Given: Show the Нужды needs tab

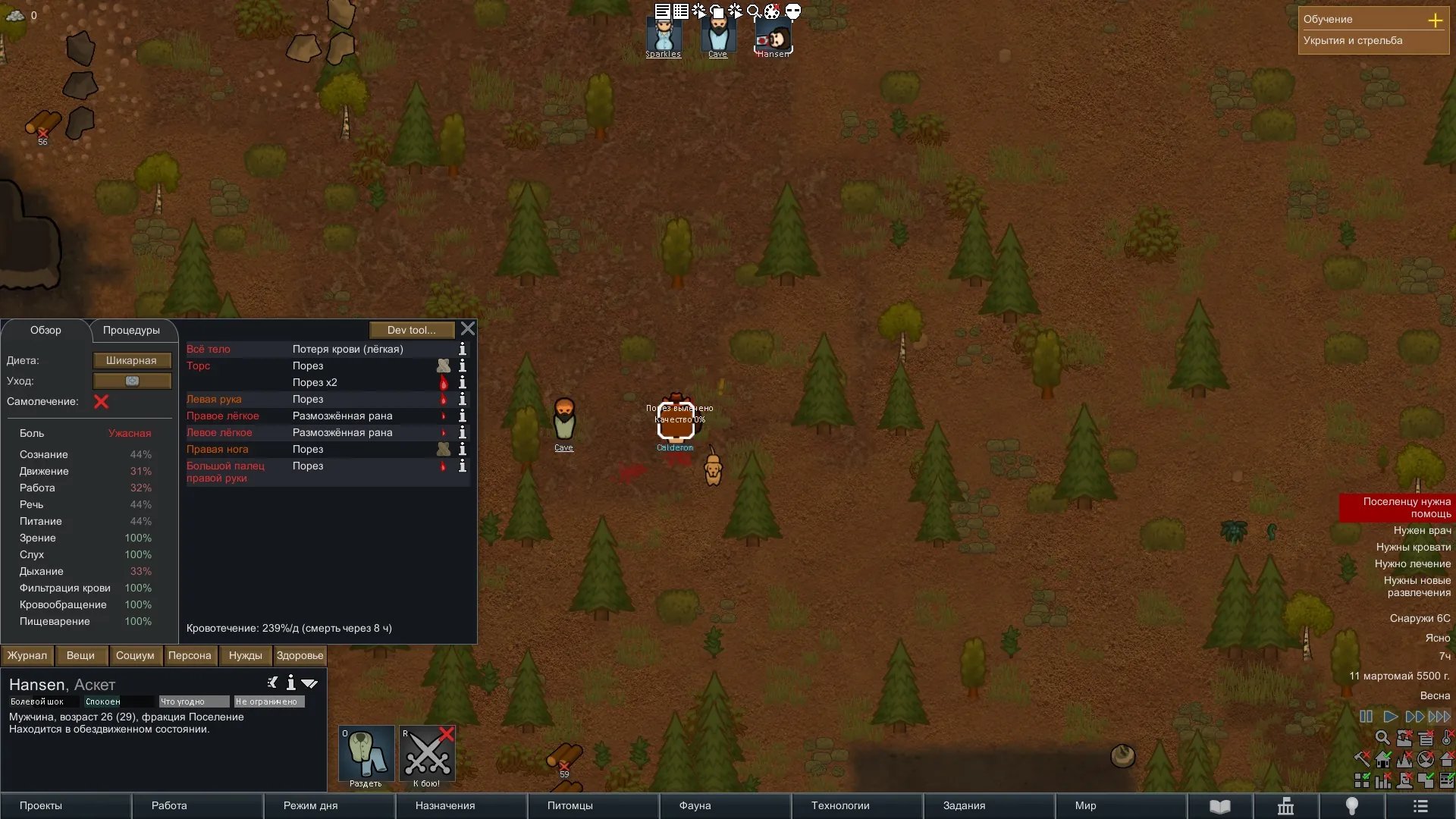Looking at the screenshot, I should pyautogui.click(x=245, y=656).
